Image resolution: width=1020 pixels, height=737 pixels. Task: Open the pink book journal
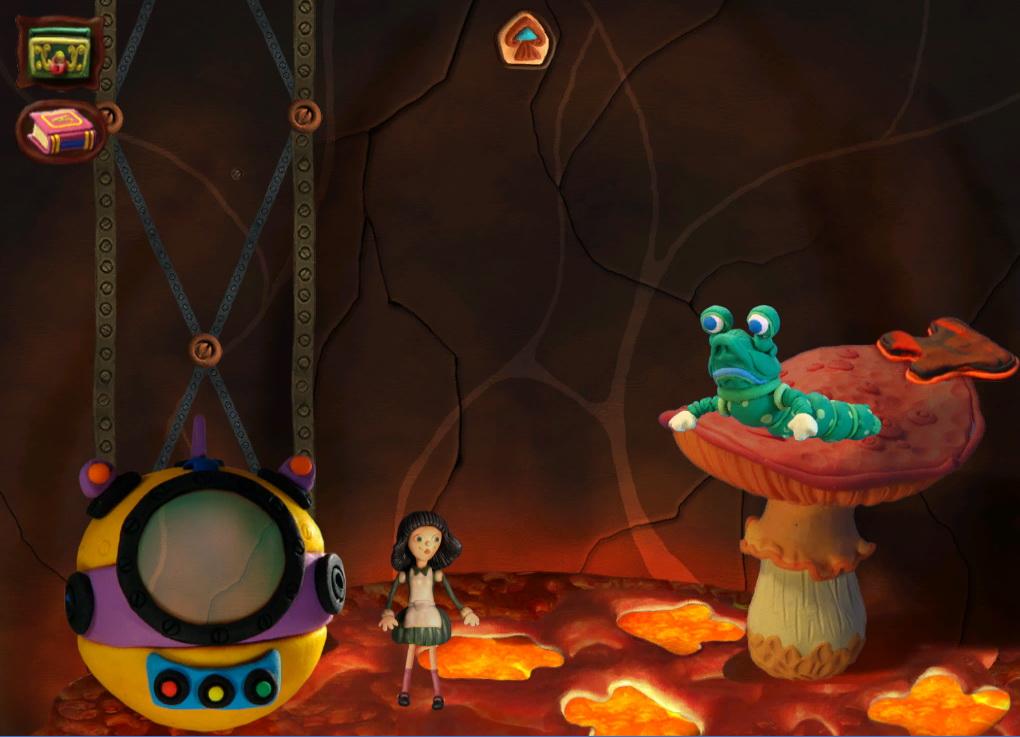(61, 132)
